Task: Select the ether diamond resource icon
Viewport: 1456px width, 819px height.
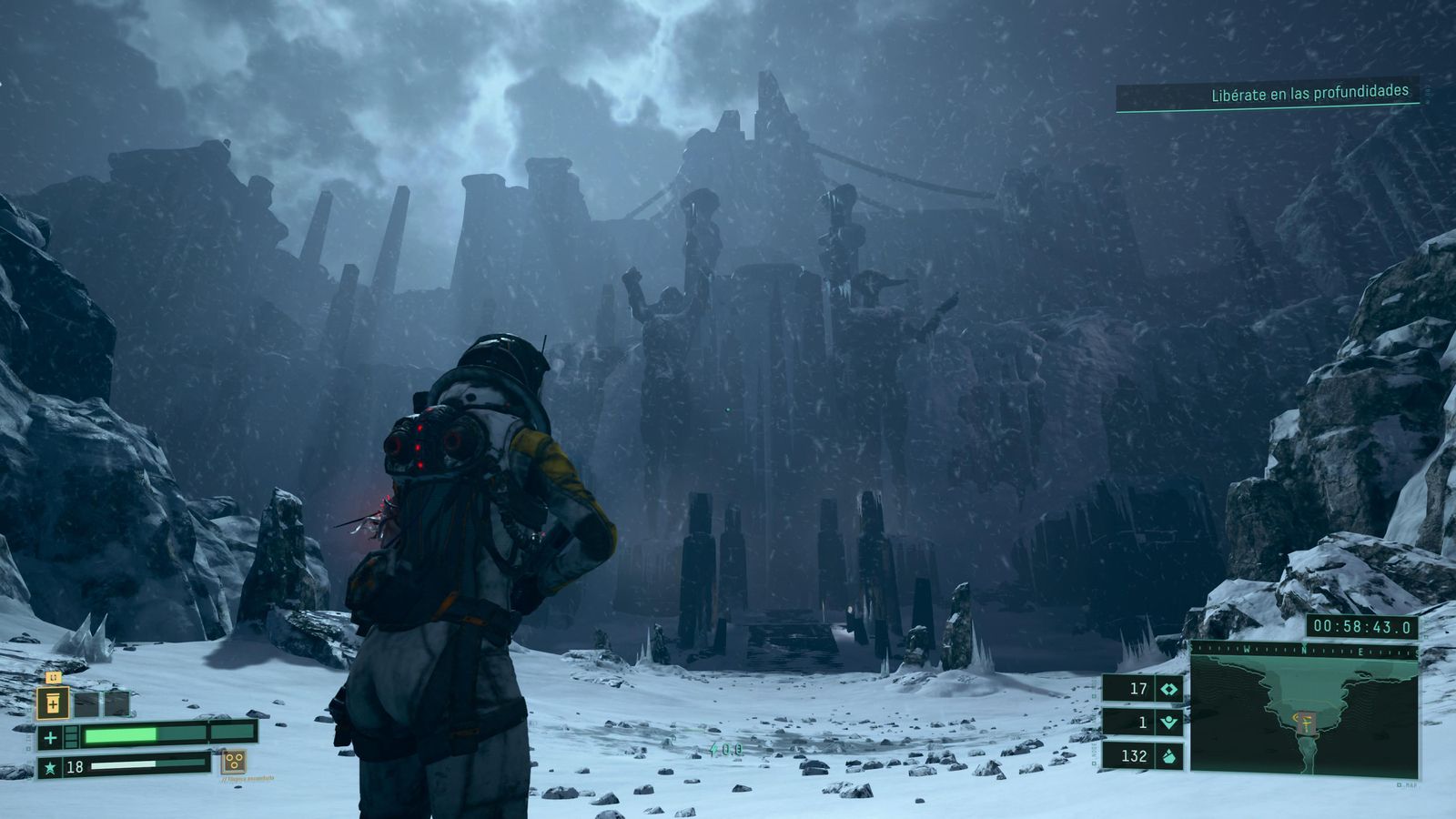Action: coord(1168,689)
